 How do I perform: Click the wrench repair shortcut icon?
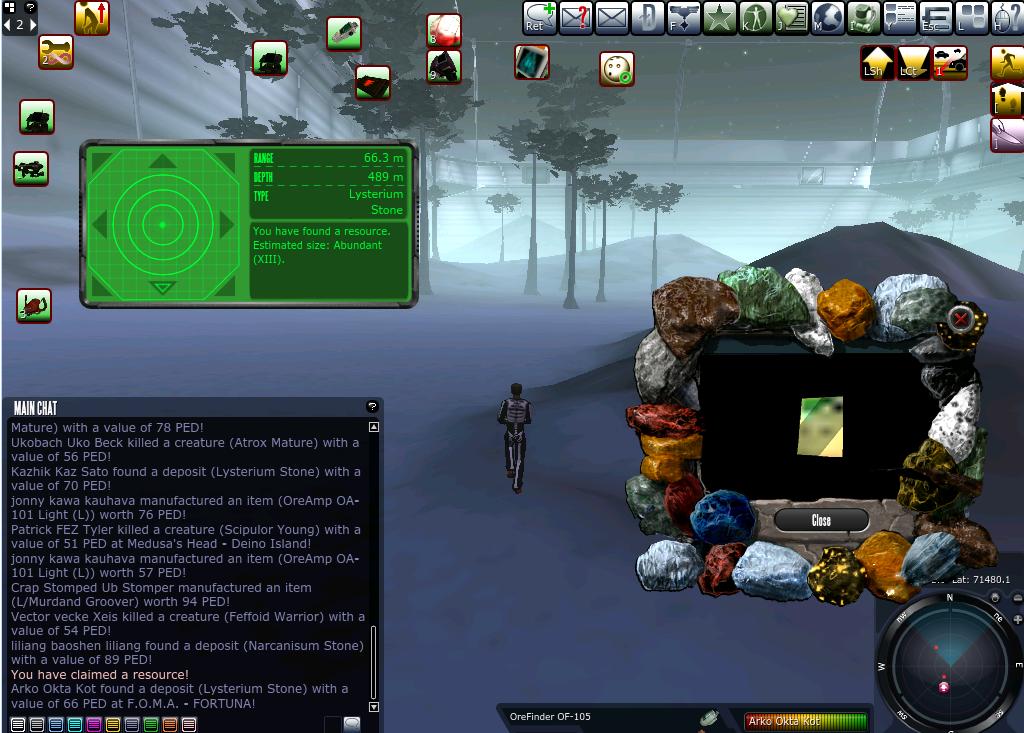point(56,53)
